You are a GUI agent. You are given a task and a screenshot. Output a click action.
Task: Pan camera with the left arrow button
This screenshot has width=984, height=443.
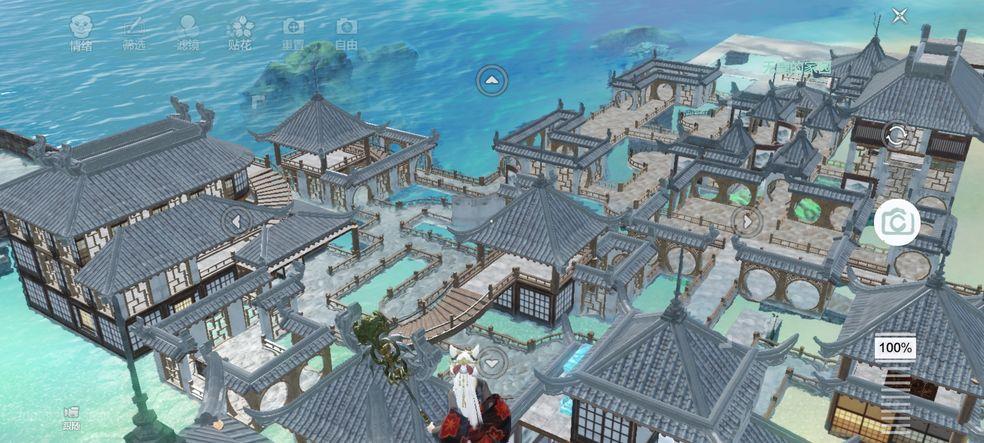pyautogui.click(x=237, y=221)
